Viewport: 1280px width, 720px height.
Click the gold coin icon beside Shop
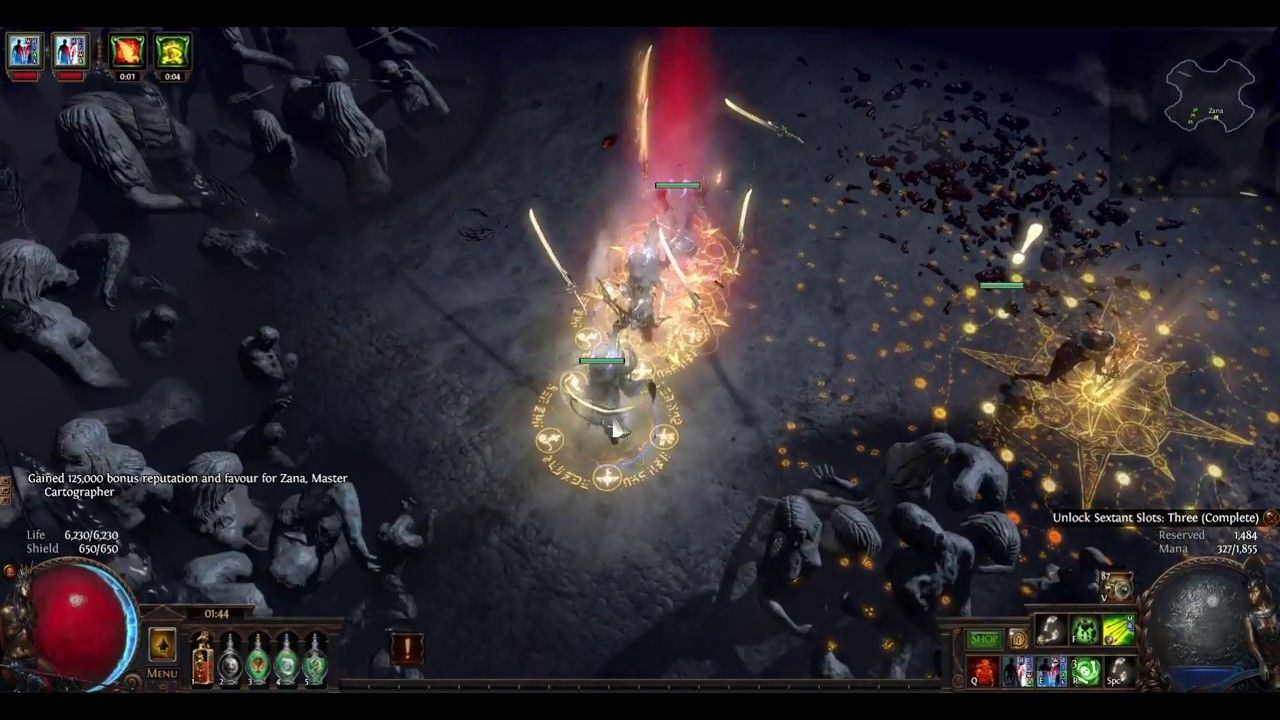pyautogui.click(x=1017, y=639)
